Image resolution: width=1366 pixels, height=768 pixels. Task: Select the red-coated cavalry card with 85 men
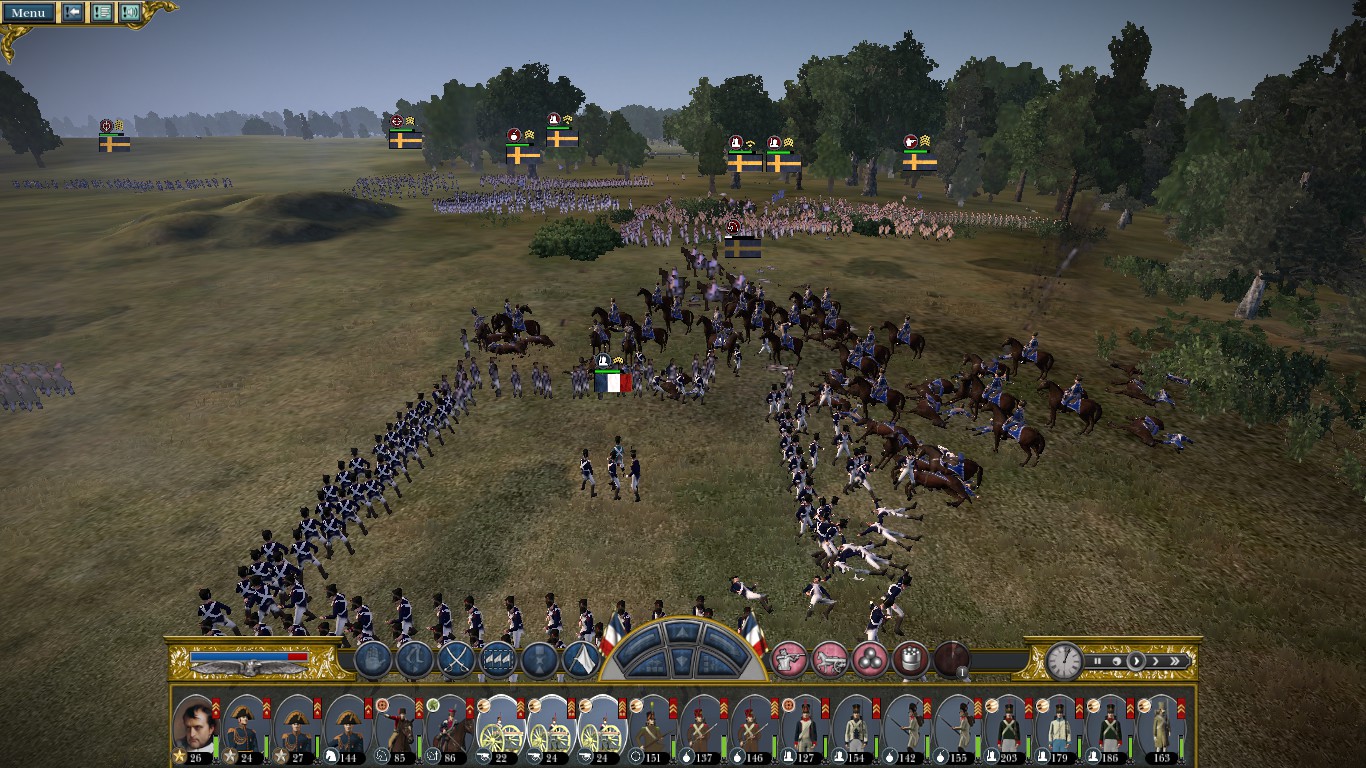[x=398, y=727]
